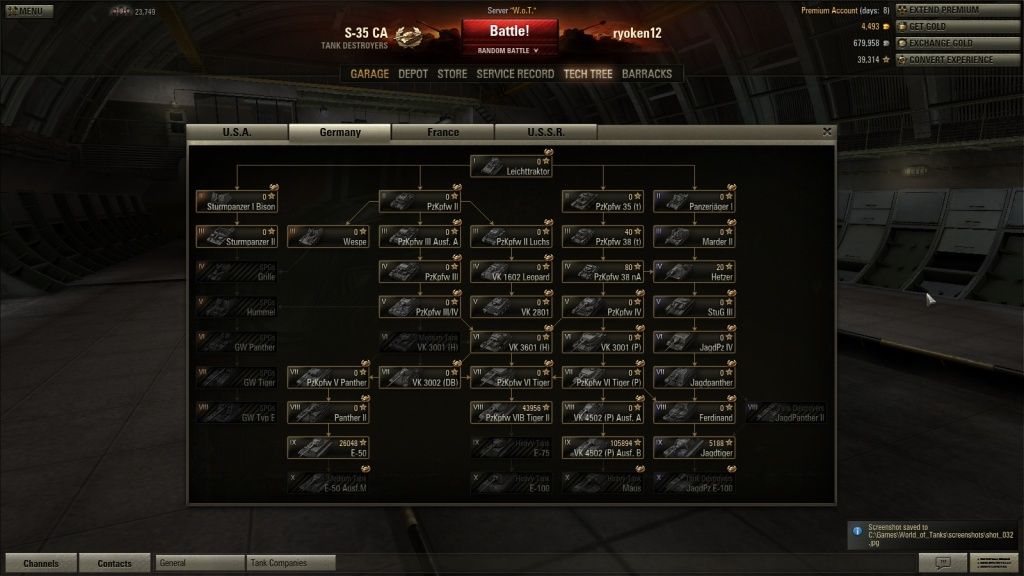Select the Leichttraktor tank node
This screenshot has width=1024, height=576.
tap(512, 166)
